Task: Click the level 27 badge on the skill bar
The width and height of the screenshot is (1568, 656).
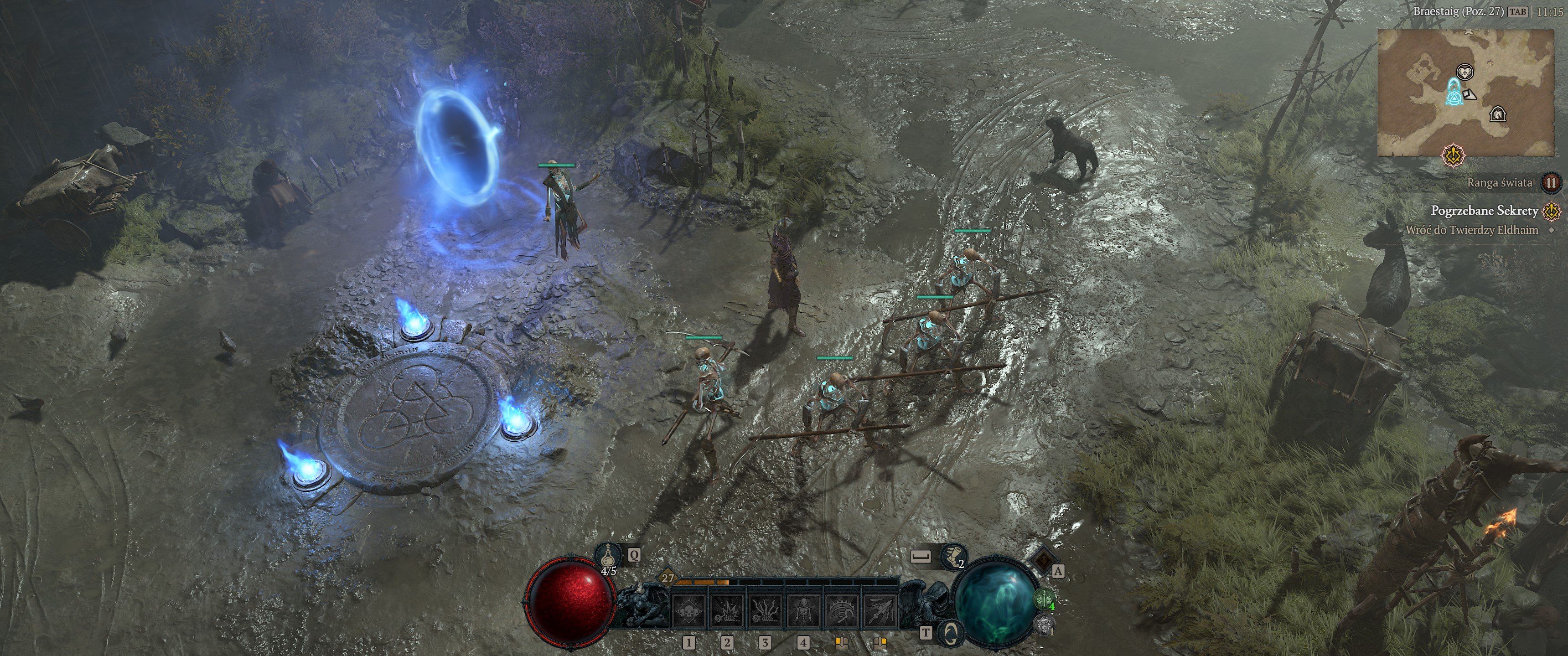Action: tap(667, 579)
